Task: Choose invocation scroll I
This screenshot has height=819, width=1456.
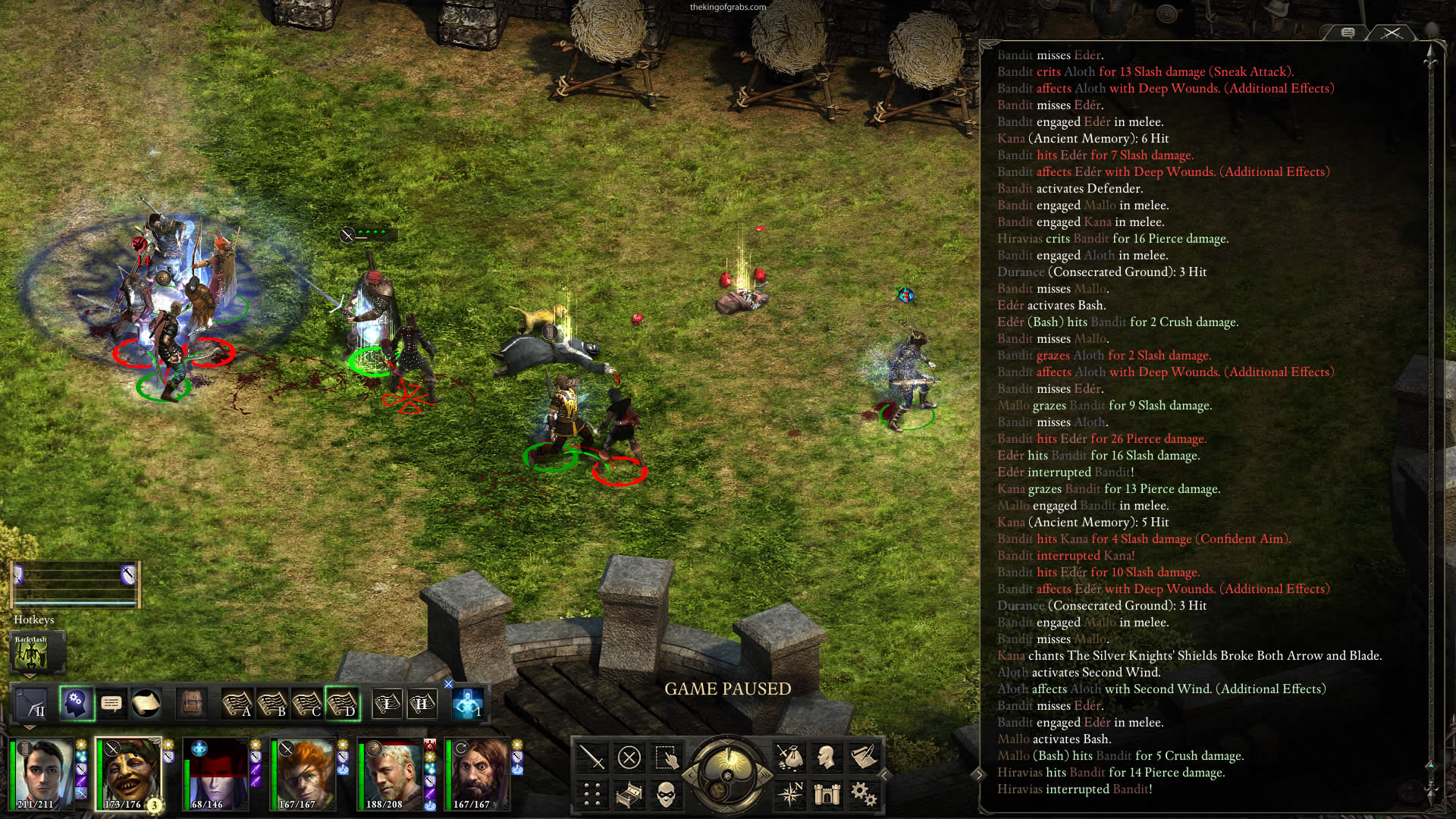Action: coord(387,704)
